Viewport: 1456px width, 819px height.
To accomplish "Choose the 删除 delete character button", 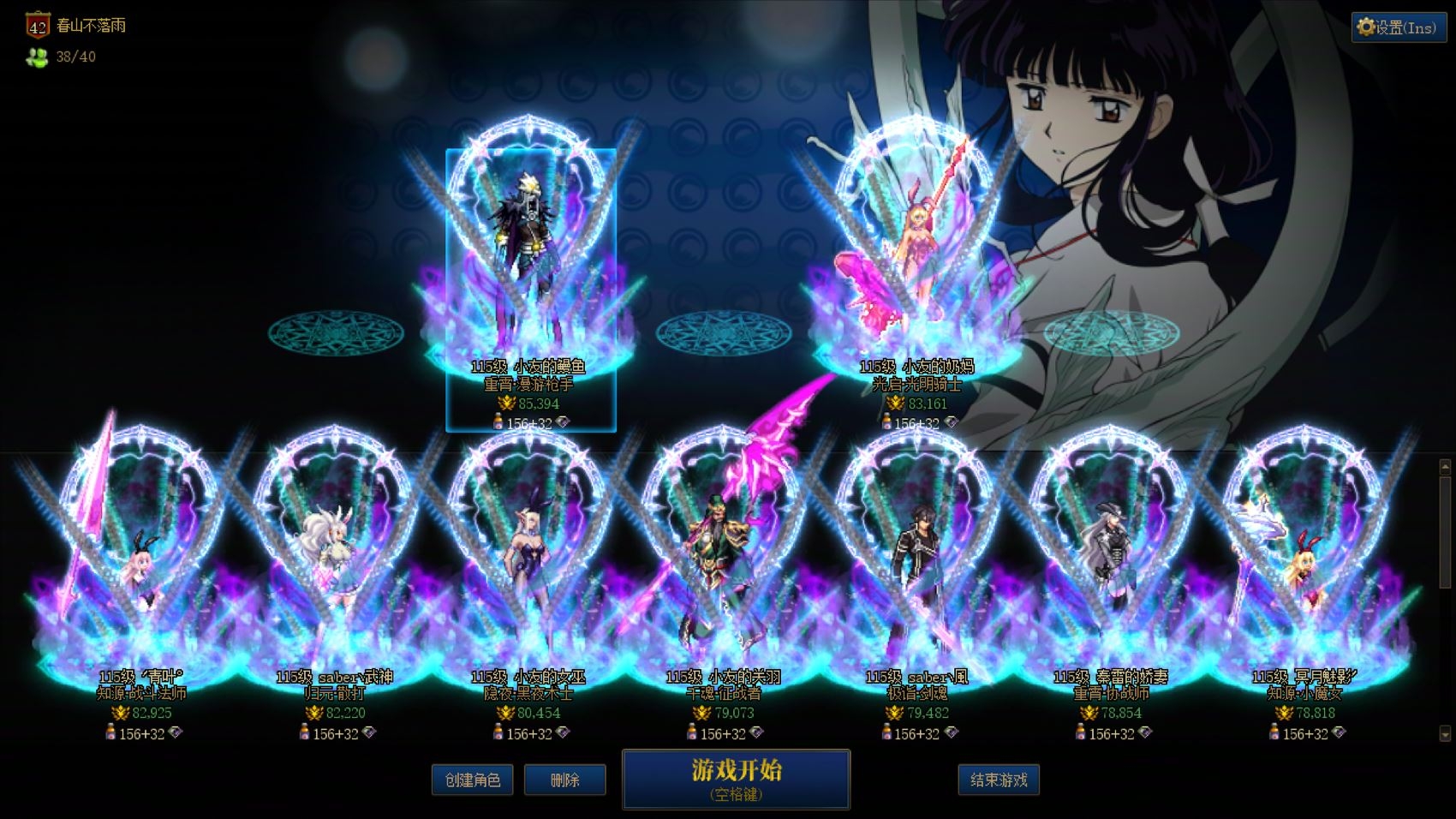I will [564, 780].
